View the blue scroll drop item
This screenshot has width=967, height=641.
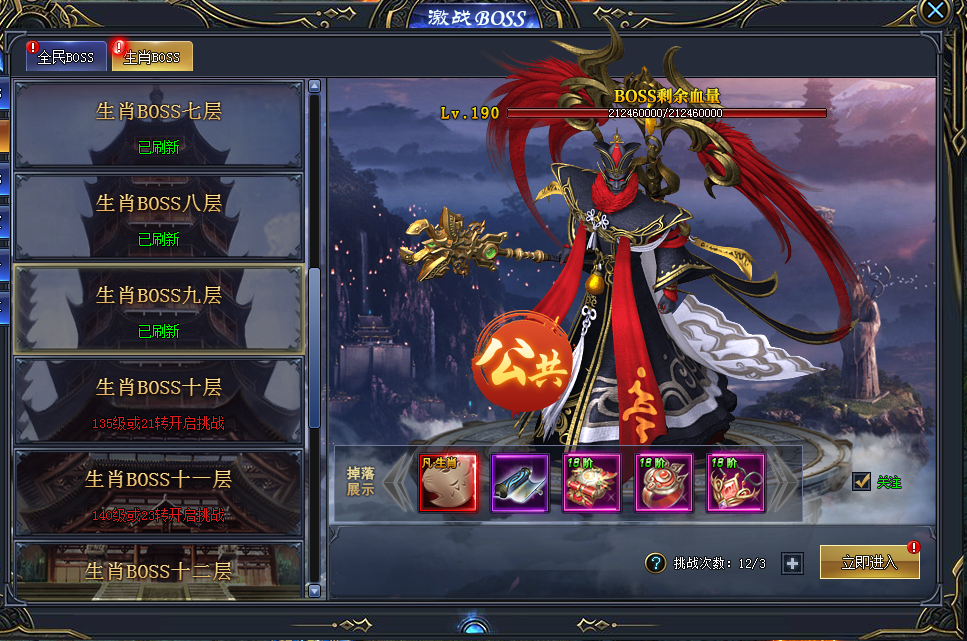click(520, 483)
